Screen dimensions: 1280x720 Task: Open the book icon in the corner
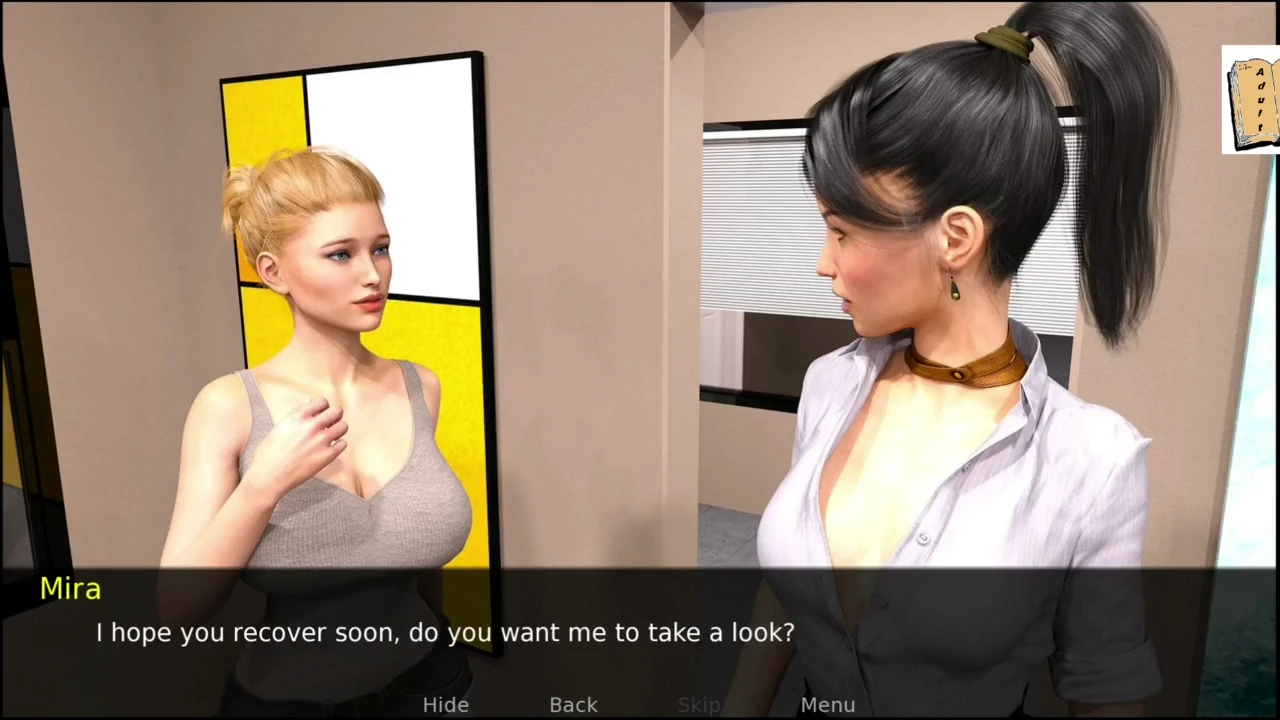(x=1250, y=100)
